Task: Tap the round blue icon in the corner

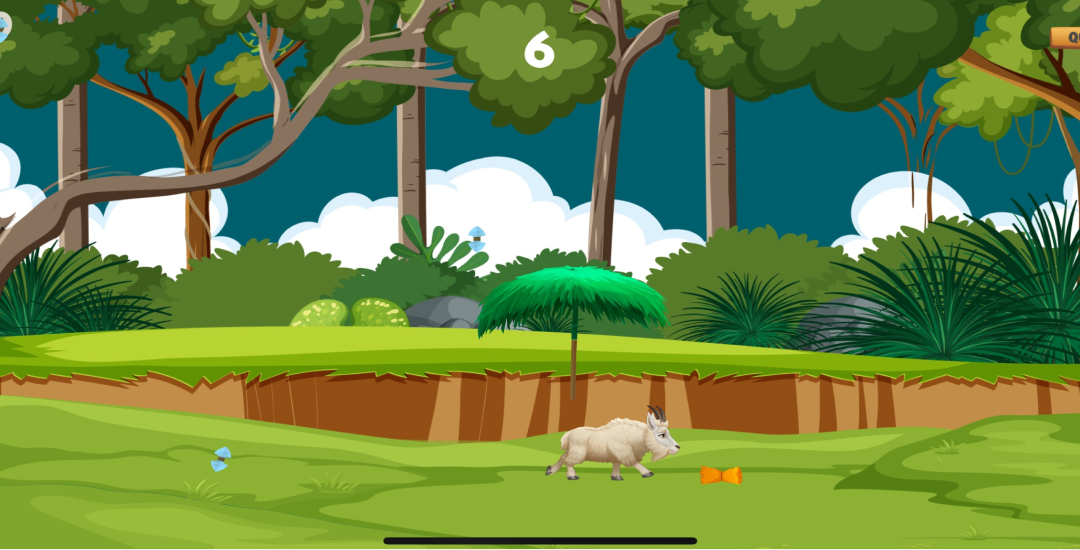Action: [x=3, y=26]
